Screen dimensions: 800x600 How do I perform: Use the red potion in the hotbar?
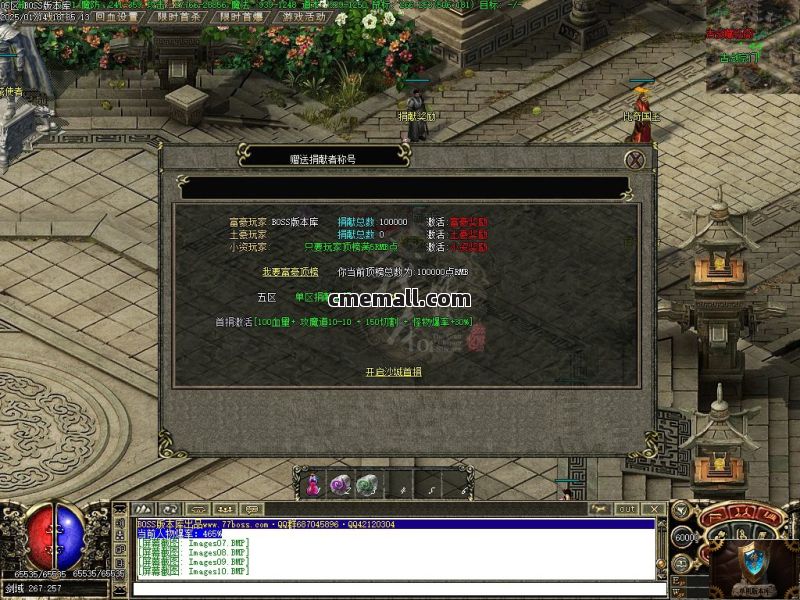pyautogui.click(x=314, y=485)
